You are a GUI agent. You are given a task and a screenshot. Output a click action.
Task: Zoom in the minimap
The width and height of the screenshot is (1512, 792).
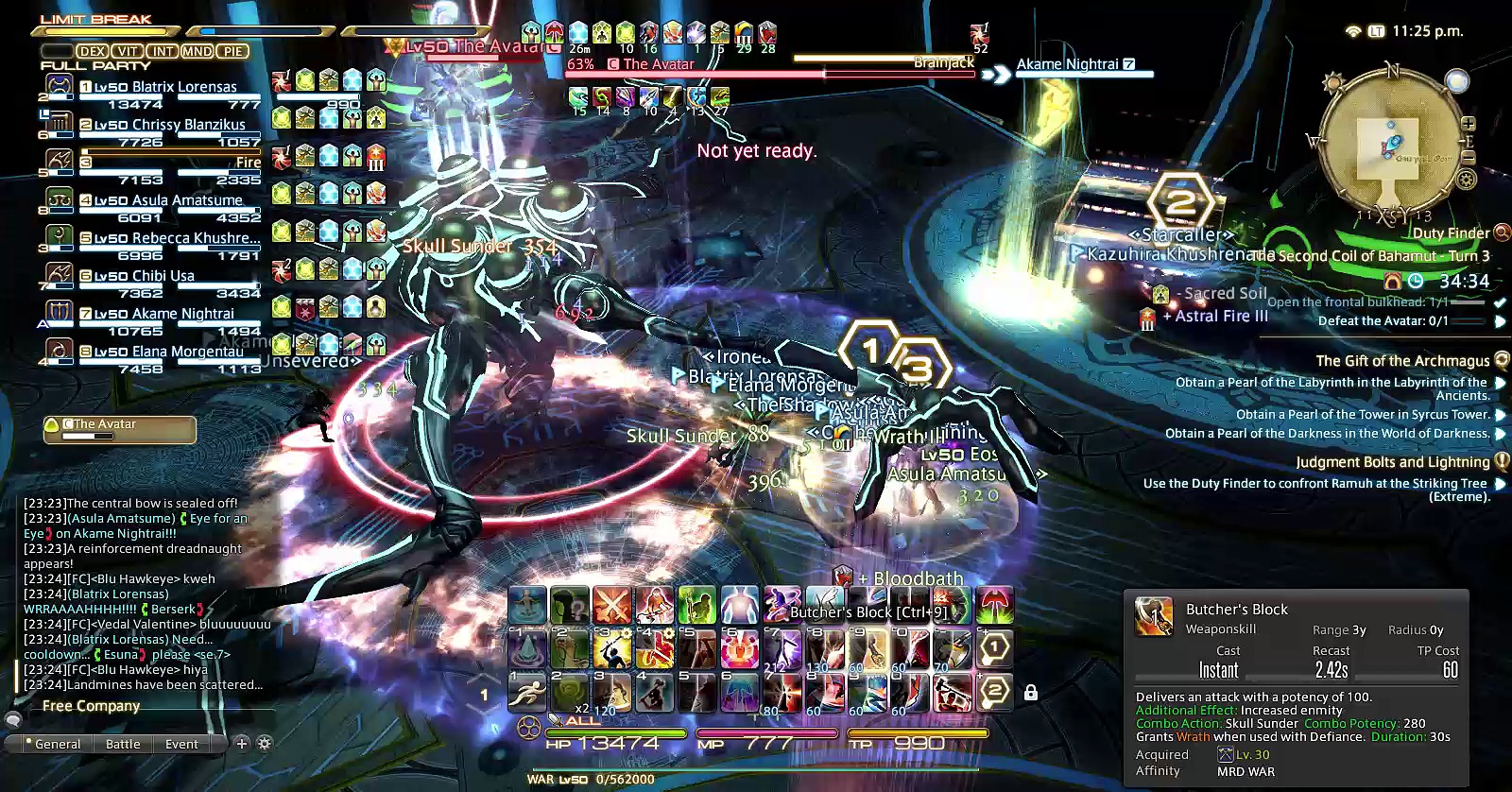tap(1469, 124)
